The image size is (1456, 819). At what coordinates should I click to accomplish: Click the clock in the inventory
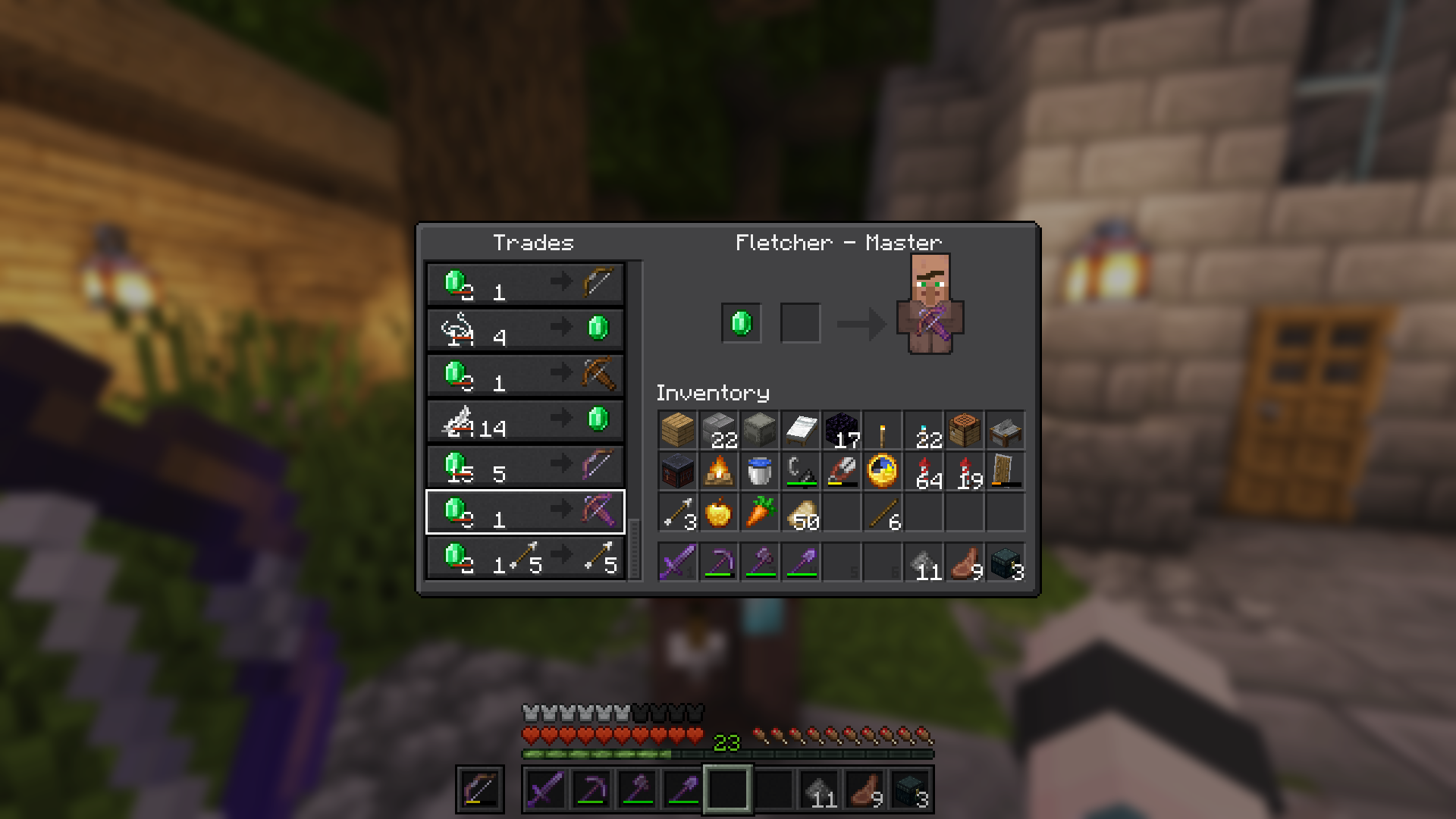pyautogui.click(x=883, y=470)
